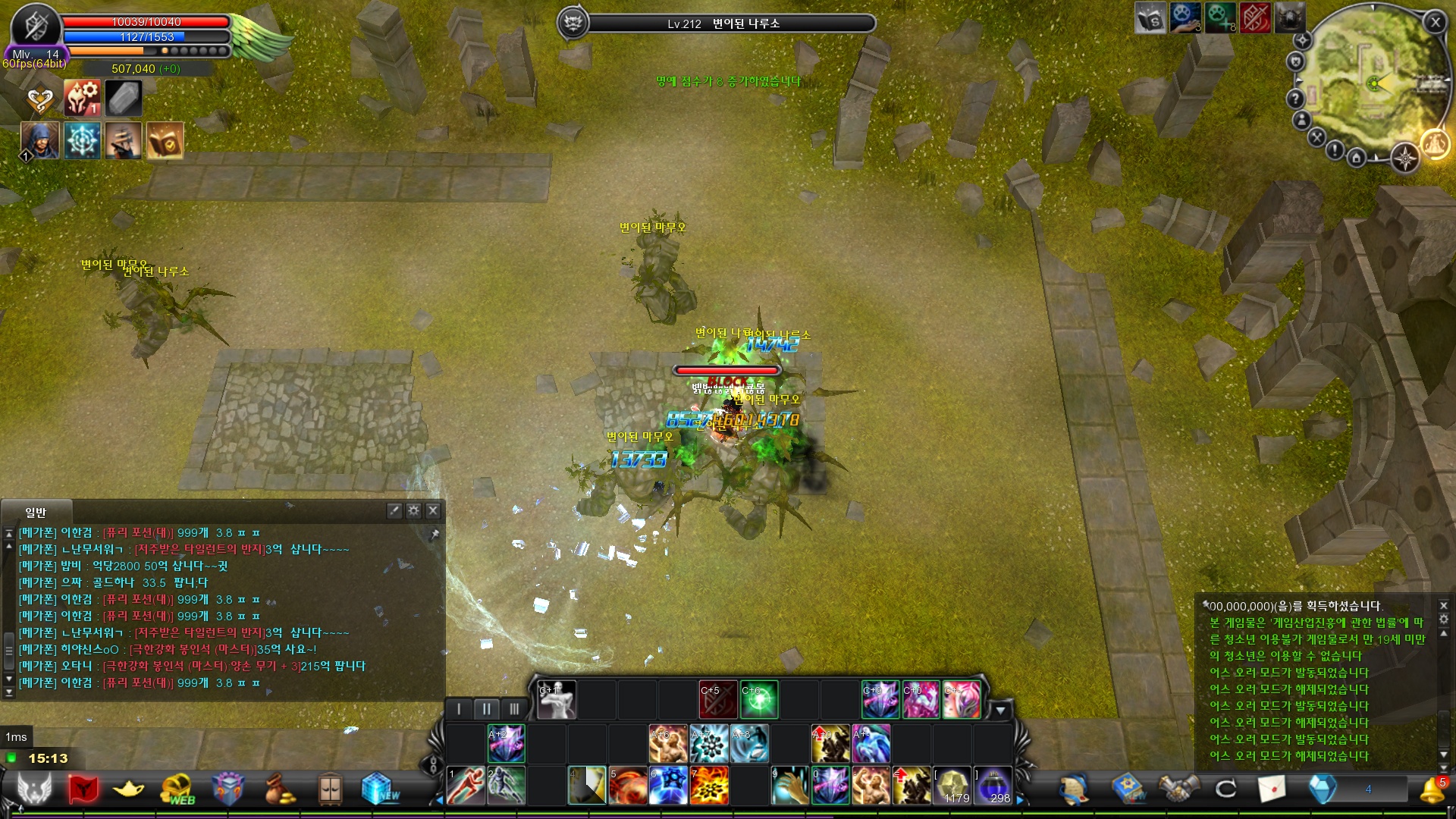1456x819 pixels.
Task: Use the blue potion with count 298
Action: pyautogui.click(x=993, y=786)
